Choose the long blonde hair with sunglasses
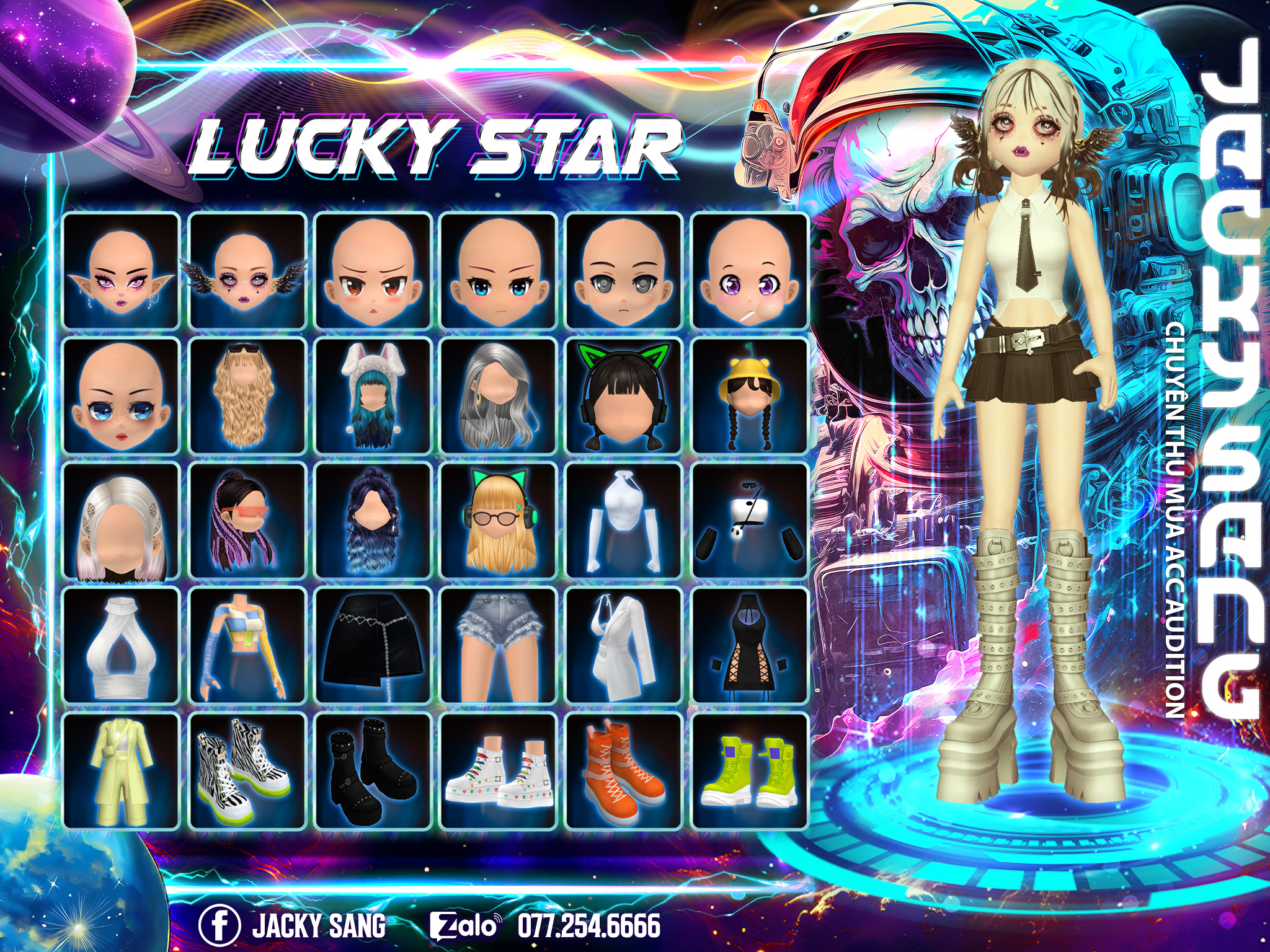The height and width of the screenshot is (952, 1270). tap(247, 395)
